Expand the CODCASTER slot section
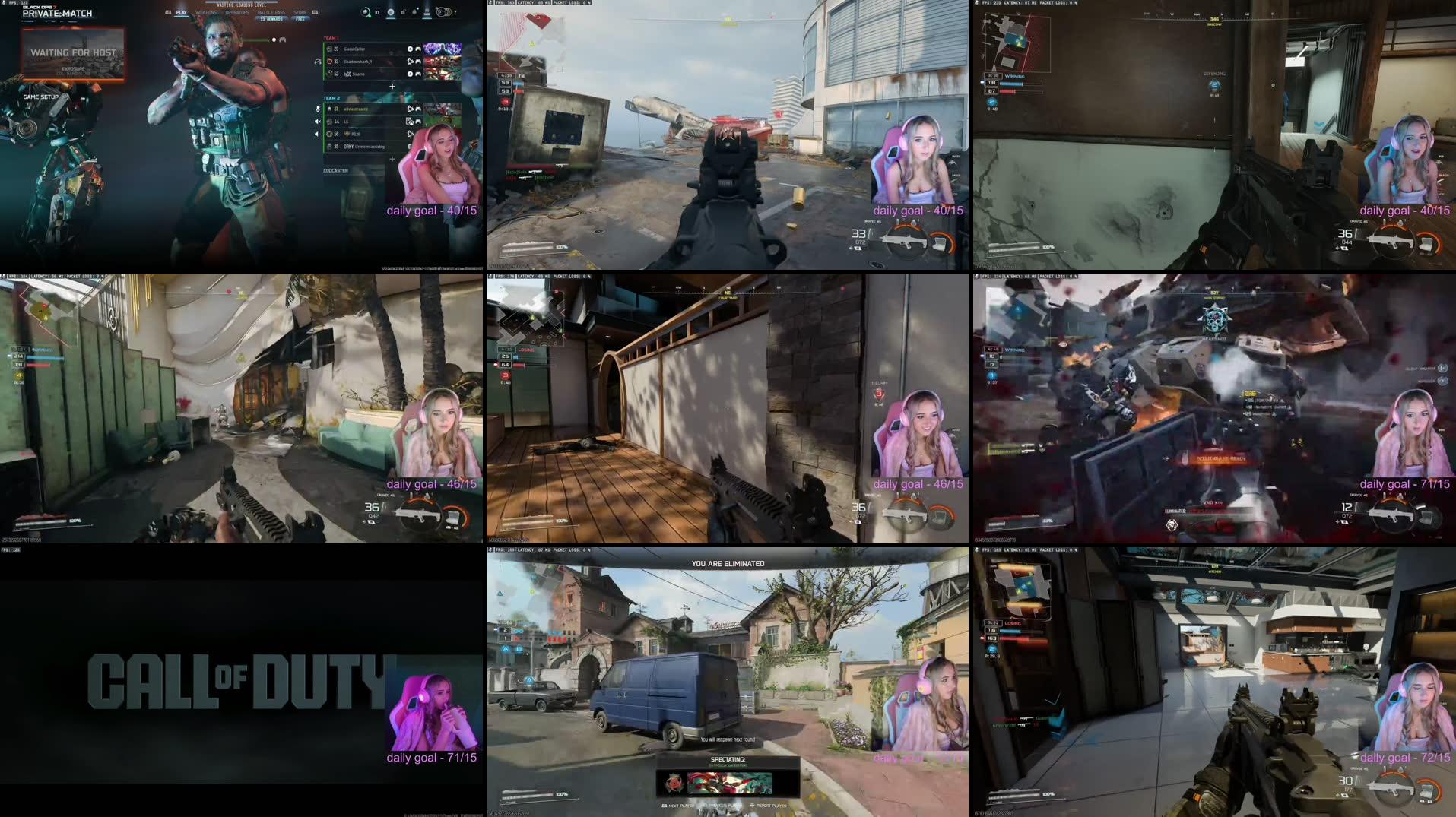This screenshot has height=817, width=1456. [337, 170]
